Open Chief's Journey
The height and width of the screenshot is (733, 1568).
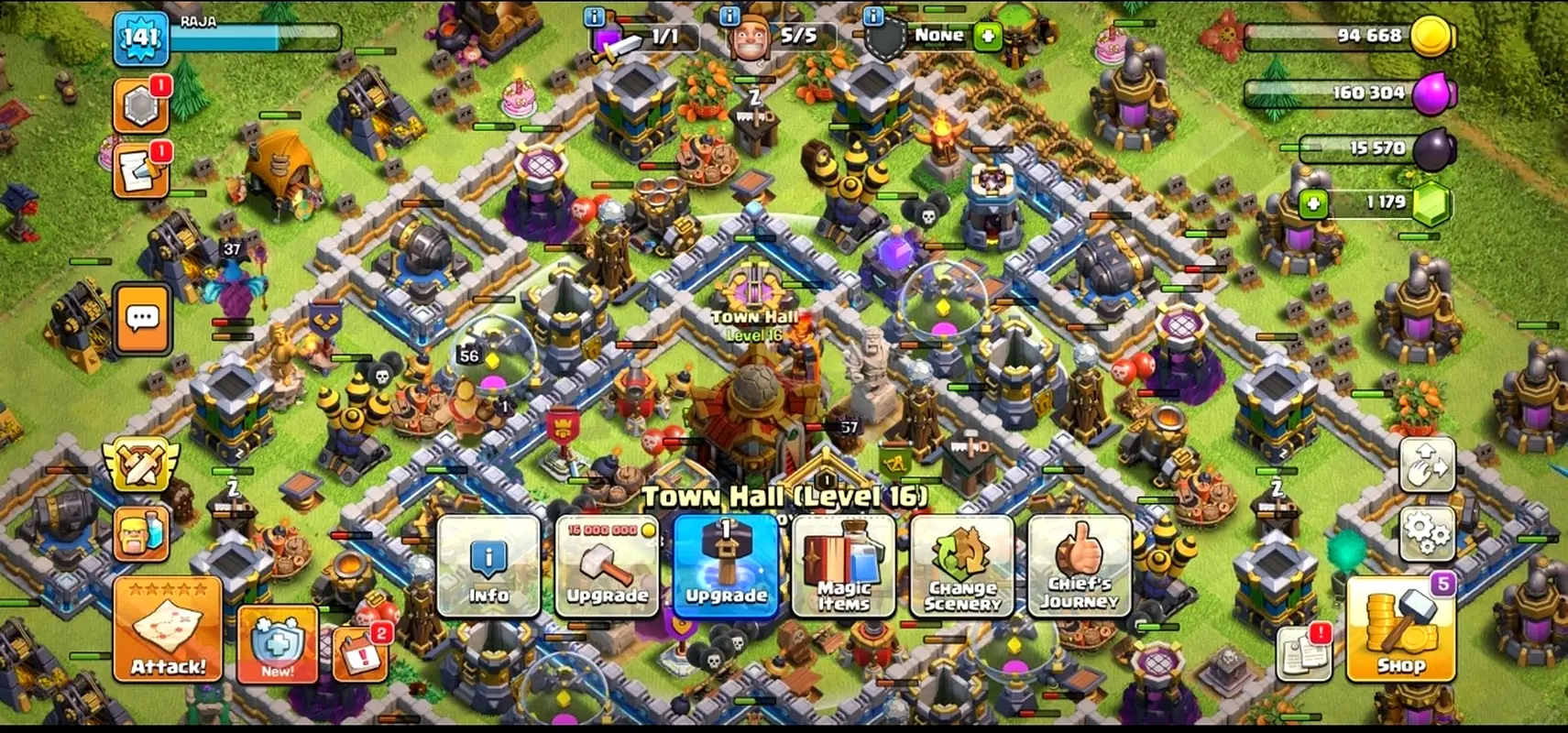[x=1080, y=565]
